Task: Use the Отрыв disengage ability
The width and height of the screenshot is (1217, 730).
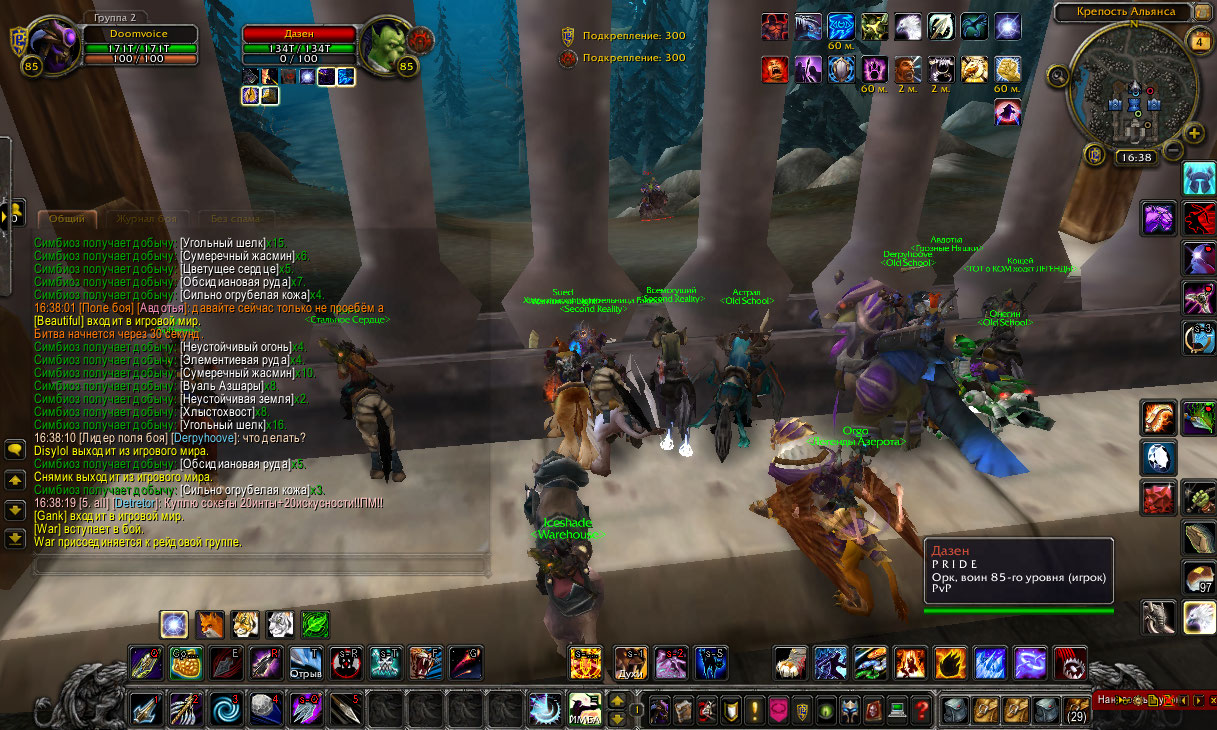Action: tap(306, 662)
